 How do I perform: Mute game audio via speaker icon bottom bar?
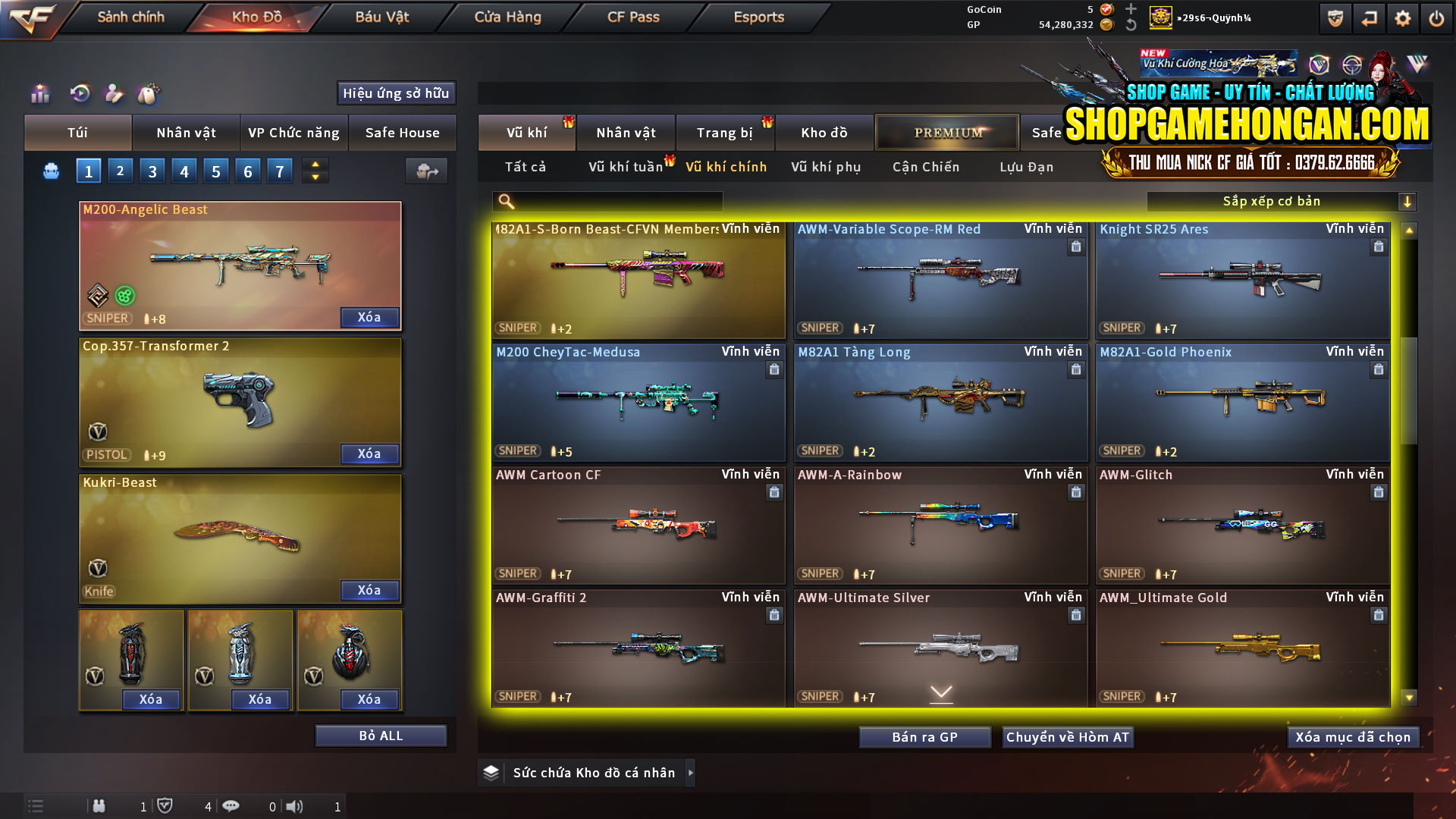point(295,806)
